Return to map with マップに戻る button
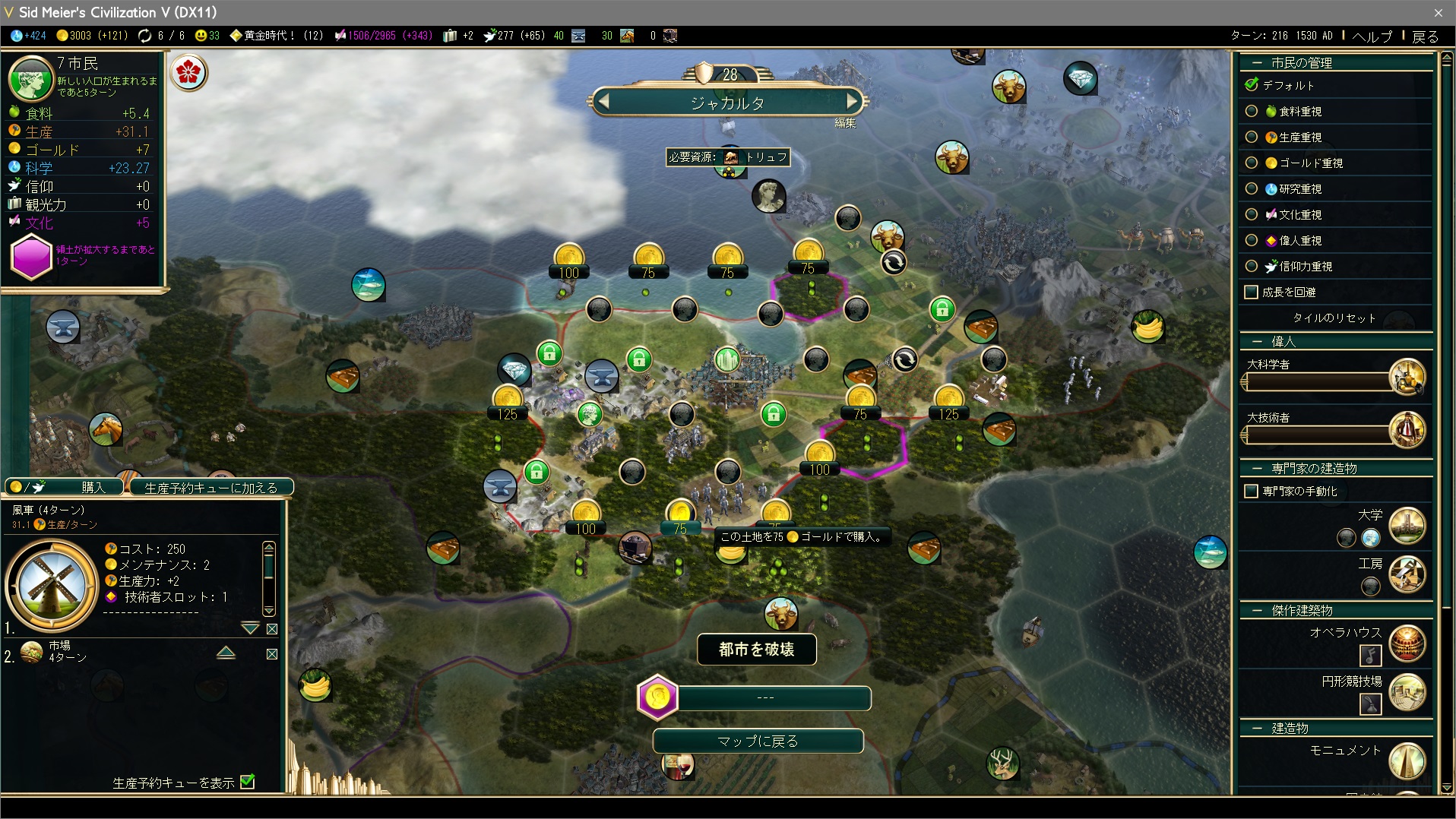Screen dimensions: 1456x819 coord(758,741)
